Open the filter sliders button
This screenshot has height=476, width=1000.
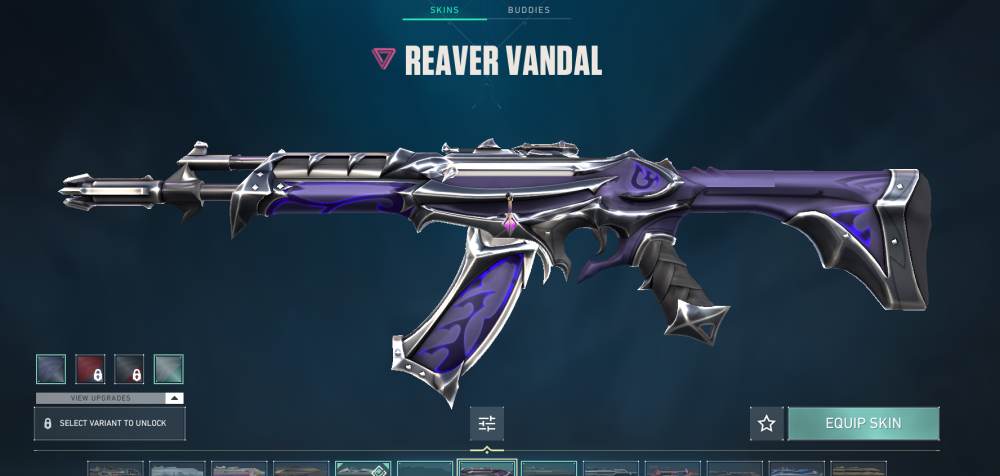[487, 423]
